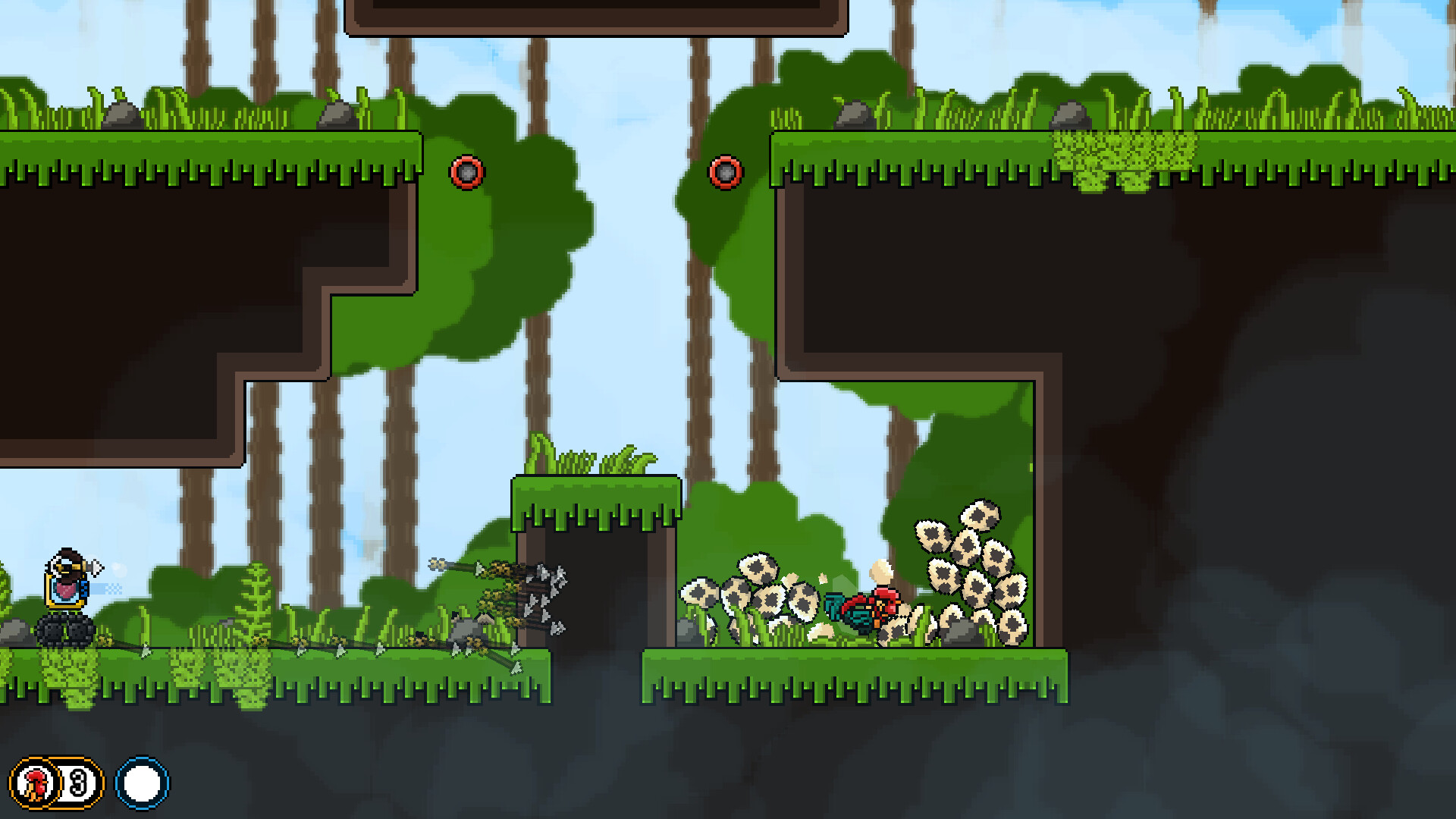The image size is (1456, 819).
Task: Click the upper-left grassy ledge
Action: pyautogui.click(x=212, y=152)
